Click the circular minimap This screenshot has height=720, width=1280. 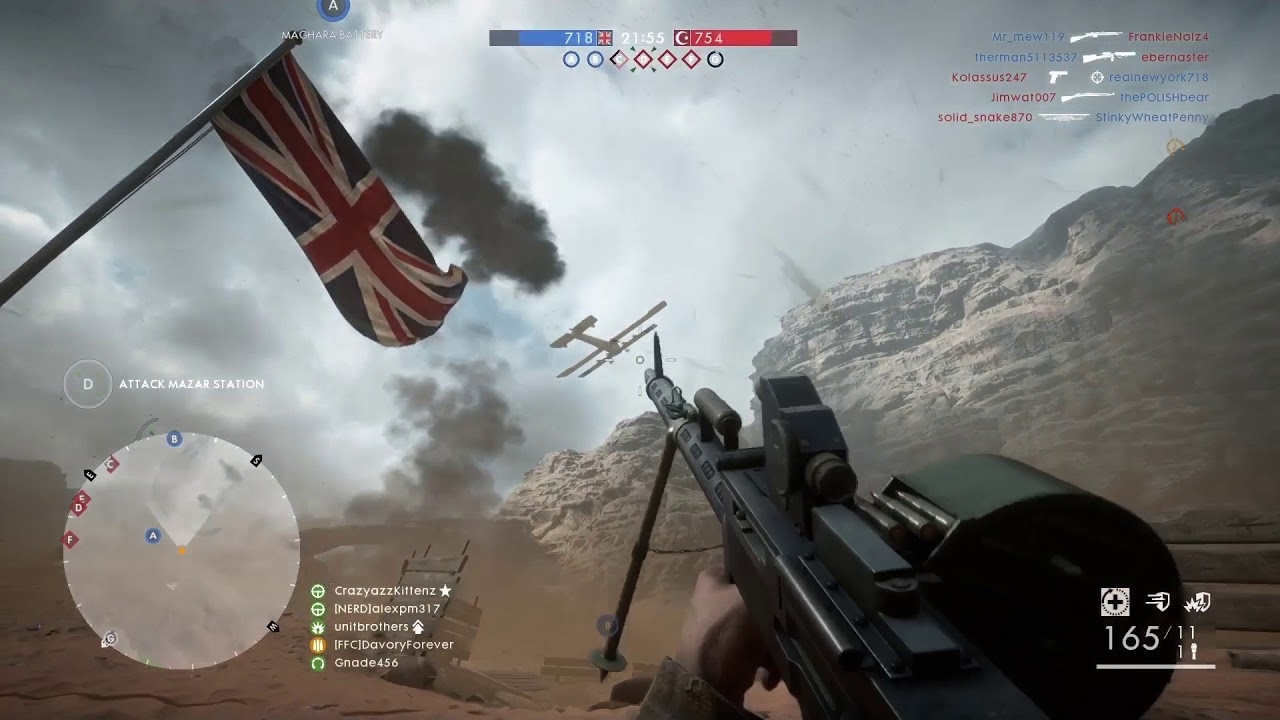181,551
